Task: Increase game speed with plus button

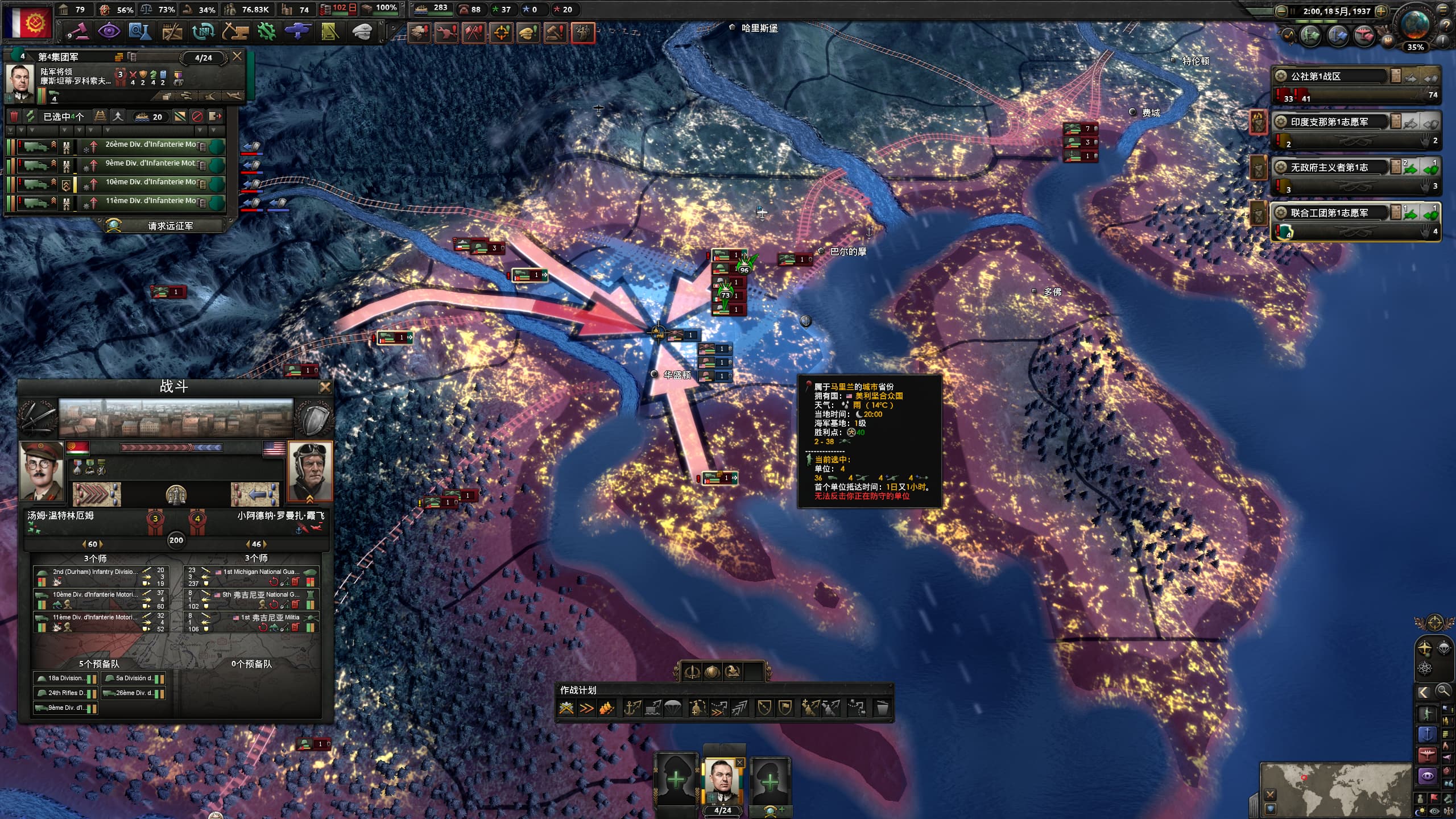Action: 1380,11
